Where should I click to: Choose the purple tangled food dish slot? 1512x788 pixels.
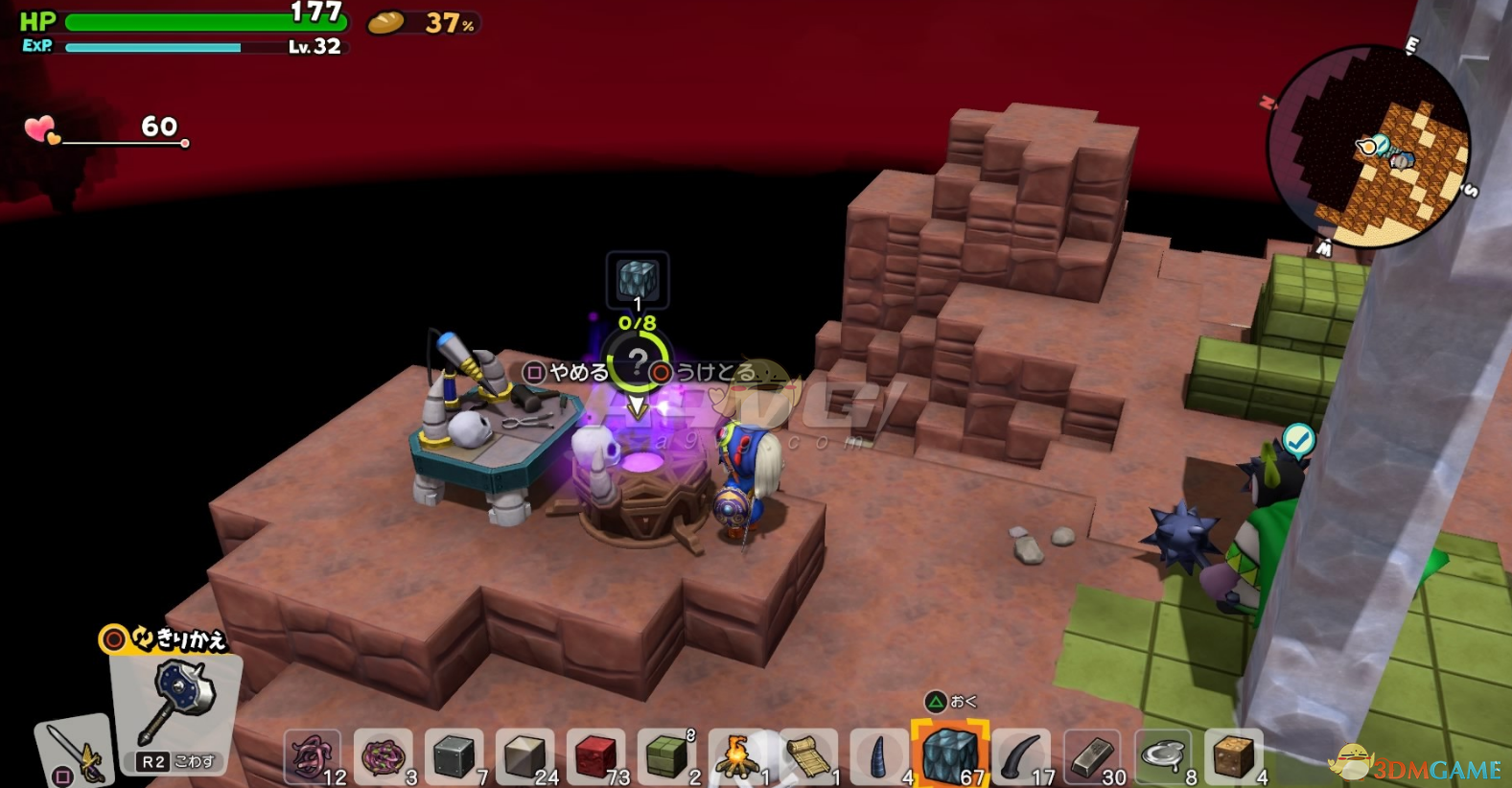[383, 757]
